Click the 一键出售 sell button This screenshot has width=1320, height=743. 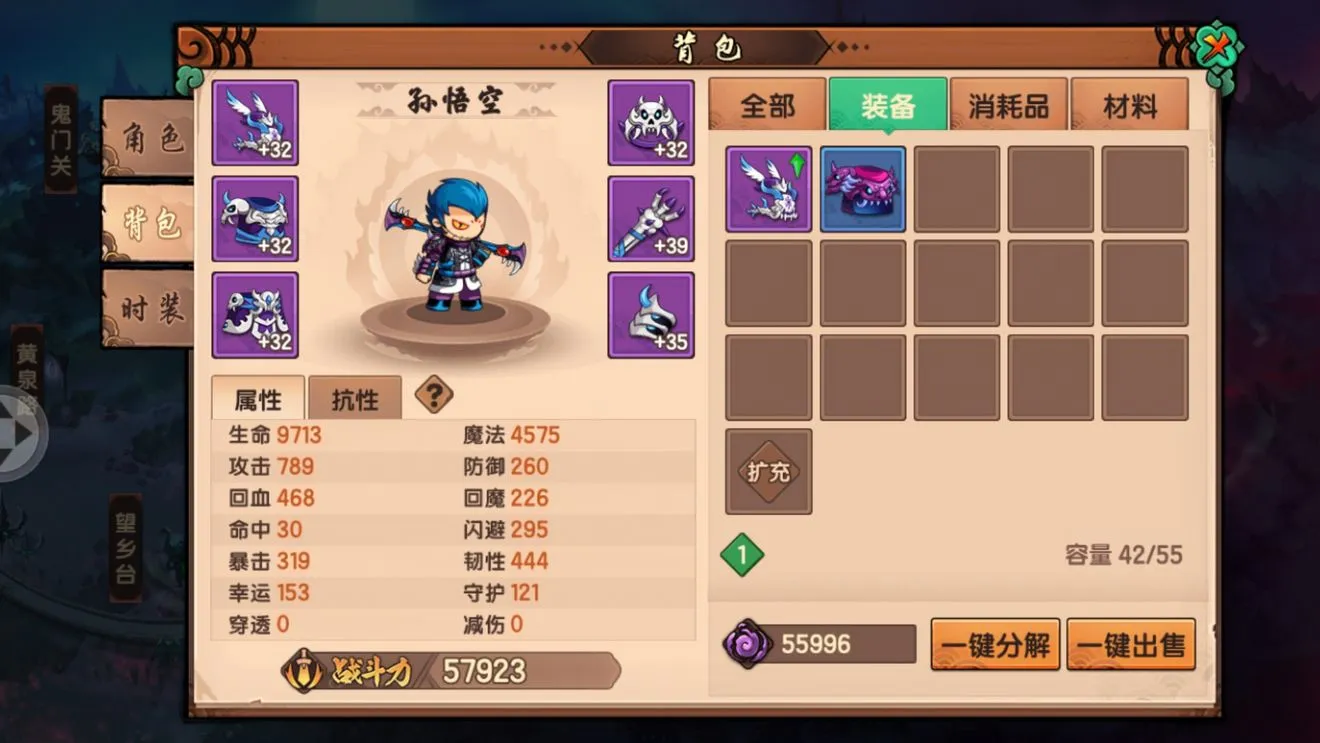1131,644
